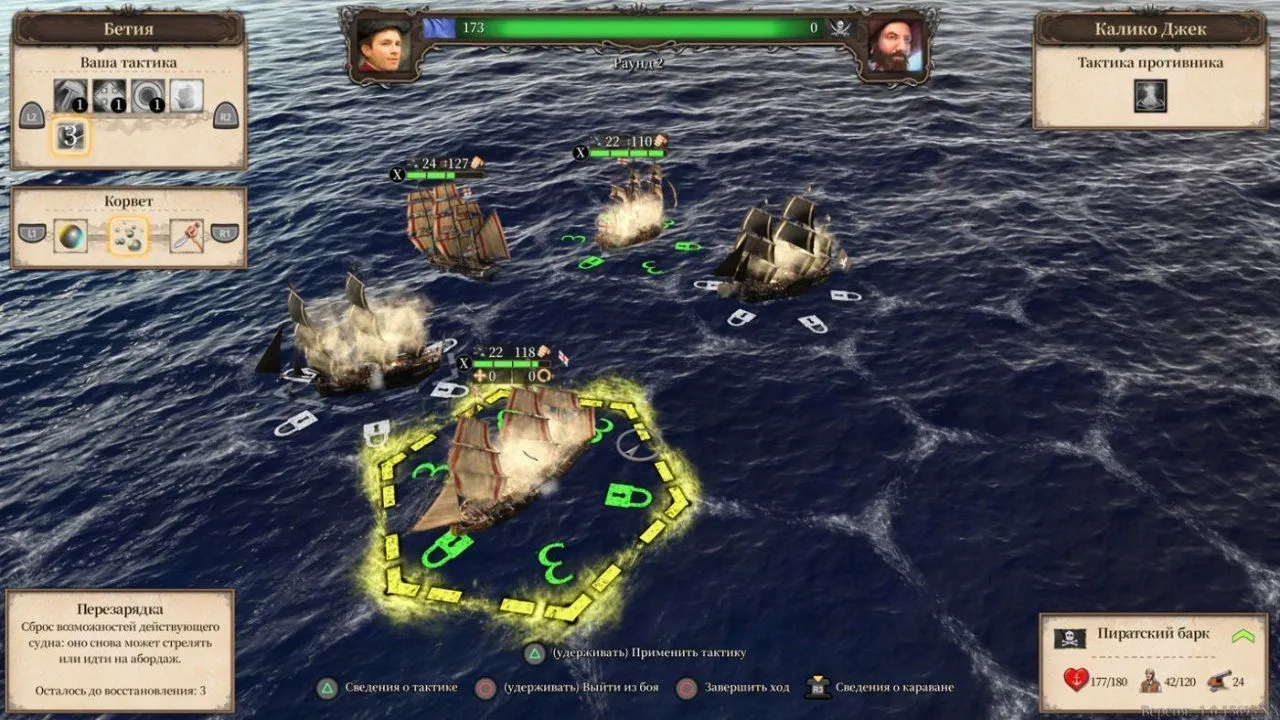Viewport: 1280px width, 720px height.
Task: Select the hammer tactic icon
Action: 70,96
